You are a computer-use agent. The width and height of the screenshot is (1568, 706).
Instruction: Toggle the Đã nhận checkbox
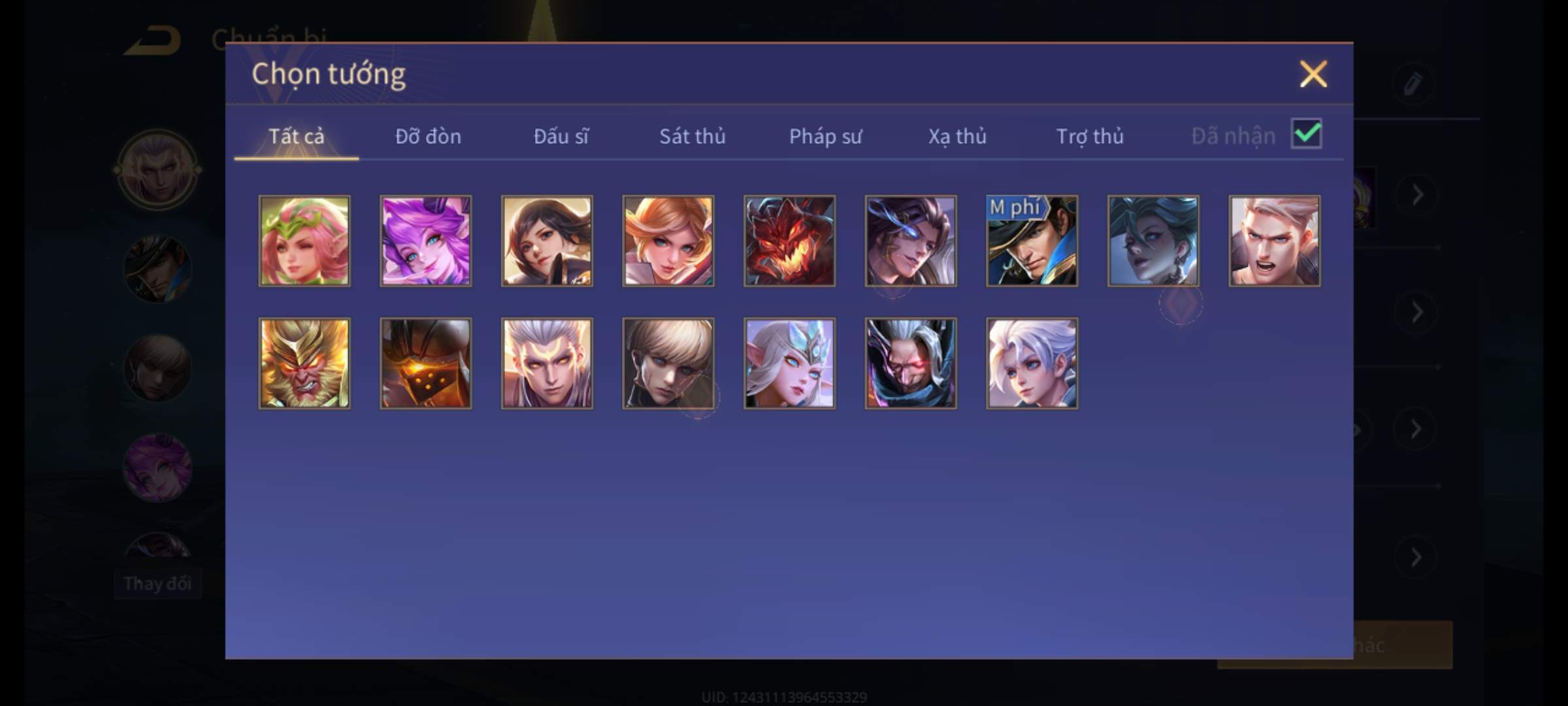pyautogui.click(x=1306, y=134)
